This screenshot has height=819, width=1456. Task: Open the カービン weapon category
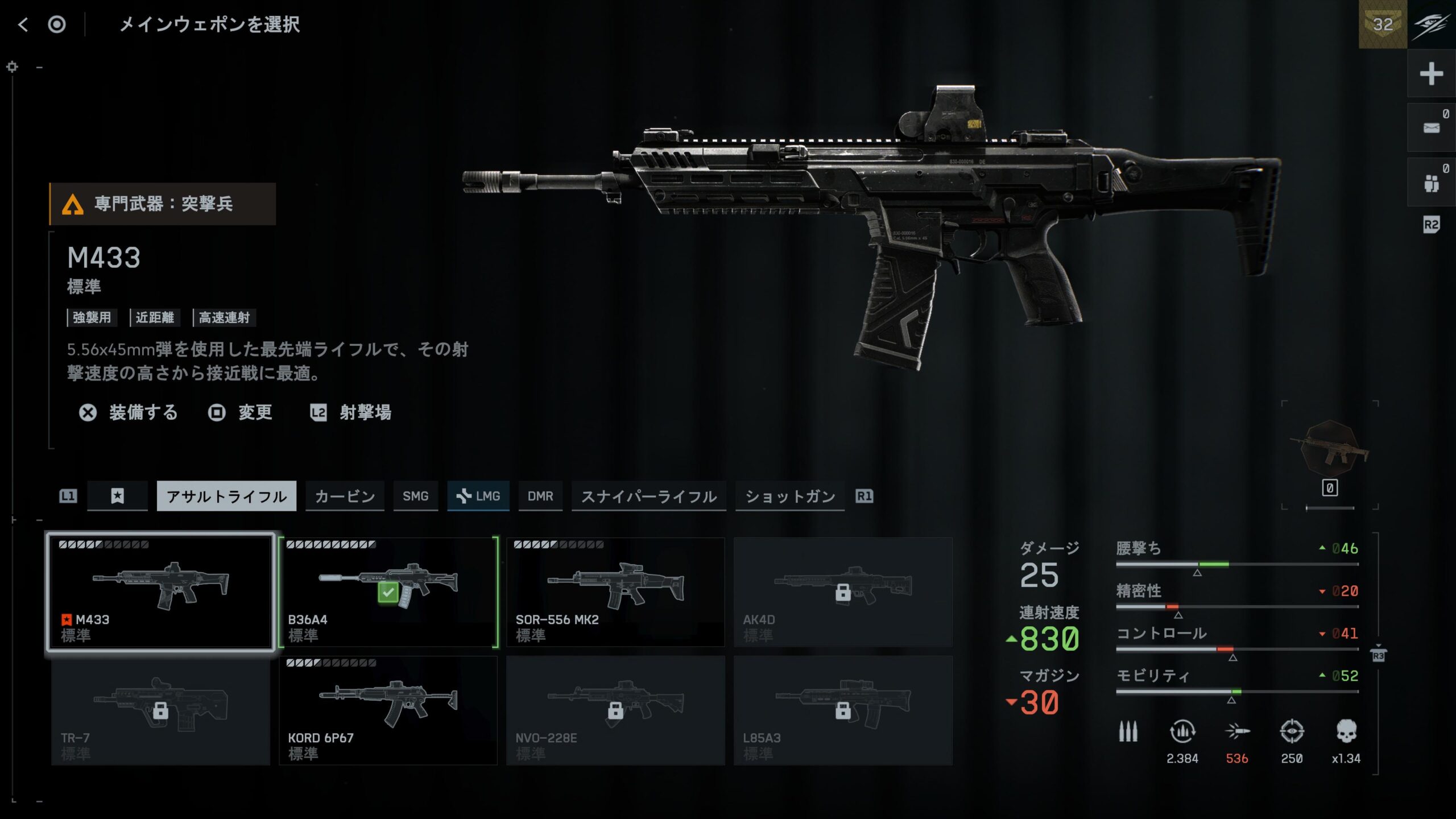(345, 496)
